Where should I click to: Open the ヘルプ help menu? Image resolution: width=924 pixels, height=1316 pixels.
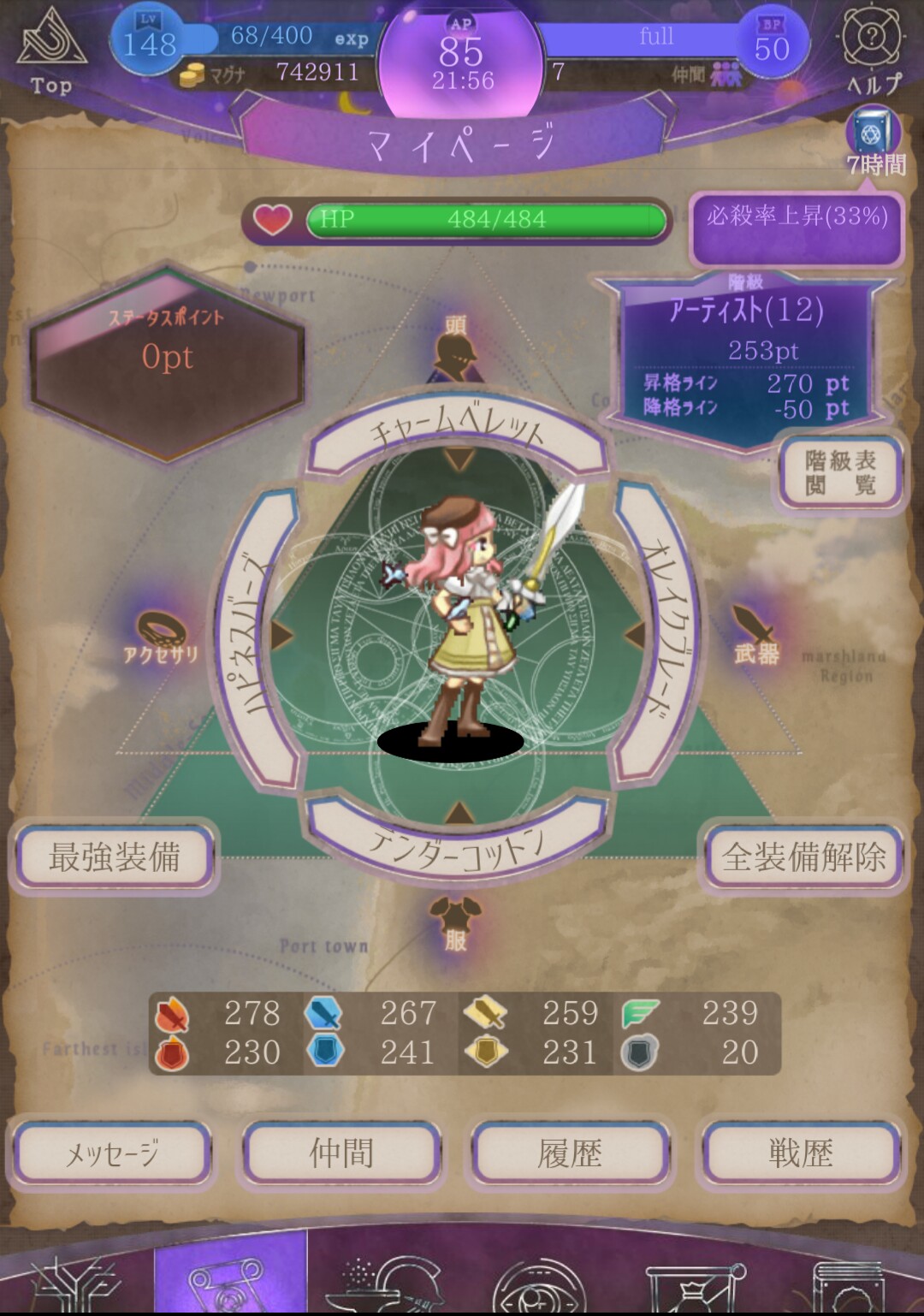coord(873,50)
